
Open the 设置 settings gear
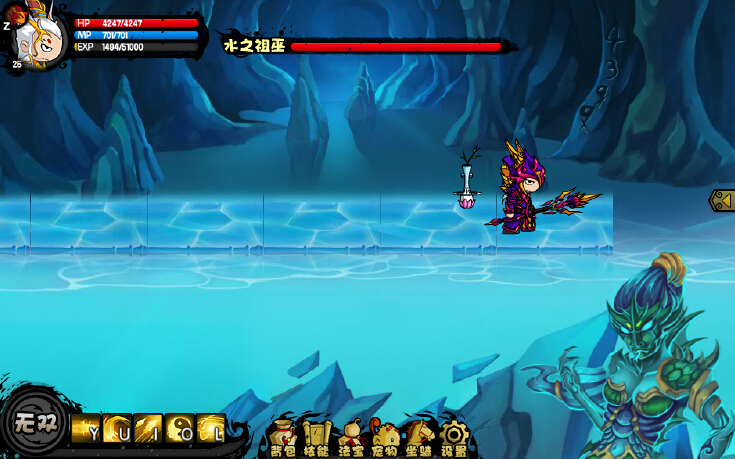(x=454, y=436)
